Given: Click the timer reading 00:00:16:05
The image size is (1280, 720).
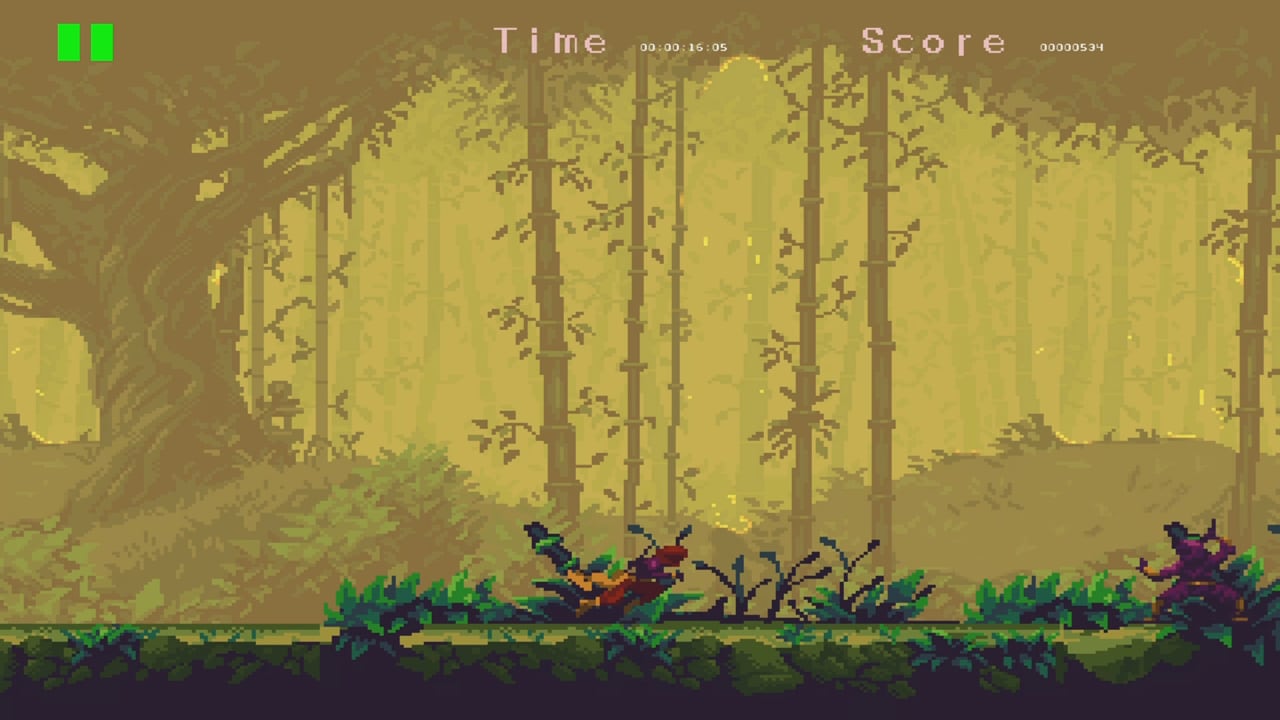Looking at the screenshot, I should [685, 46].
